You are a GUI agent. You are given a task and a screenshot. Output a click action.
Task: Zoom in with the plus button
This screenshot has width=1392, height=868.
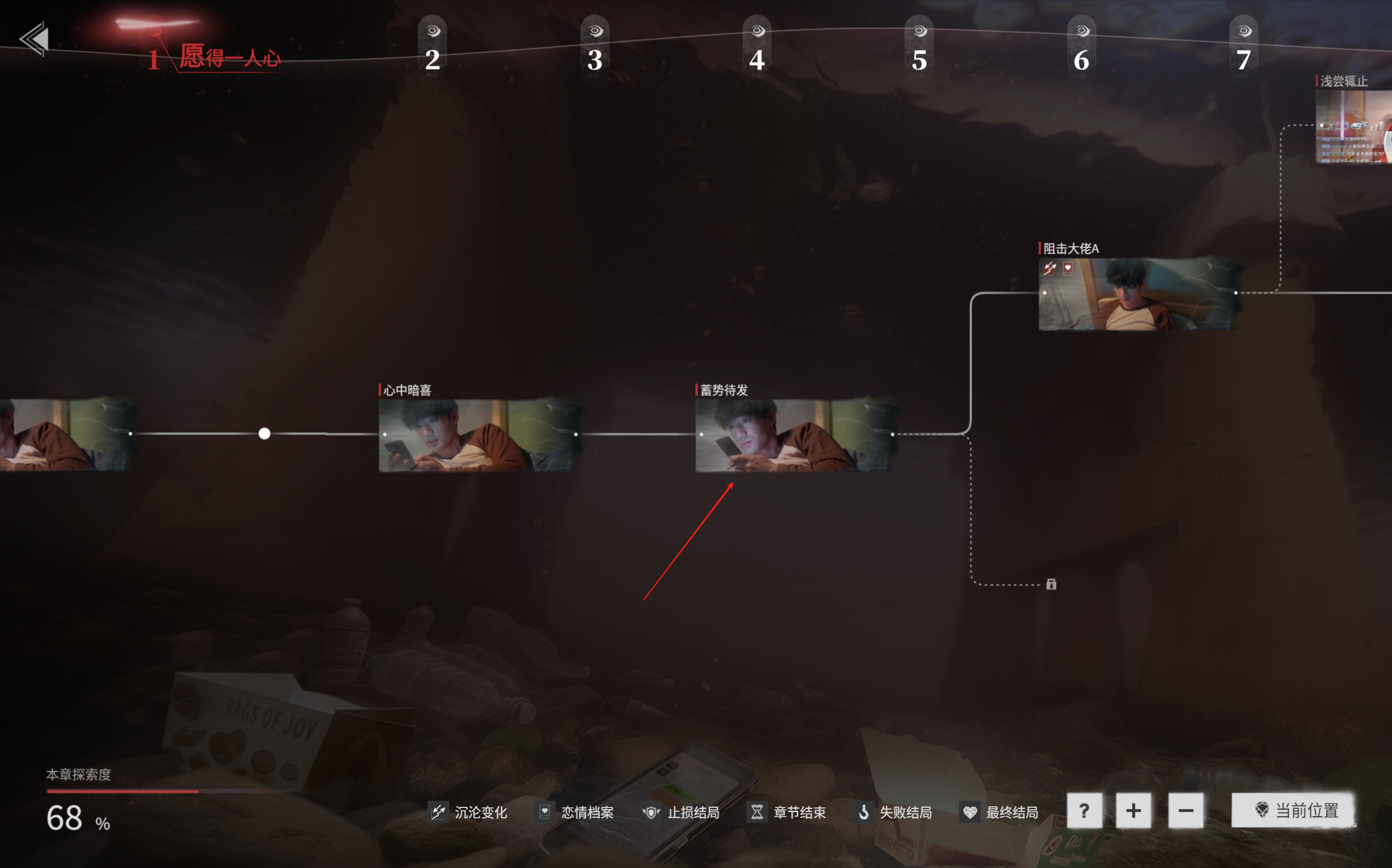(1133, 811)
